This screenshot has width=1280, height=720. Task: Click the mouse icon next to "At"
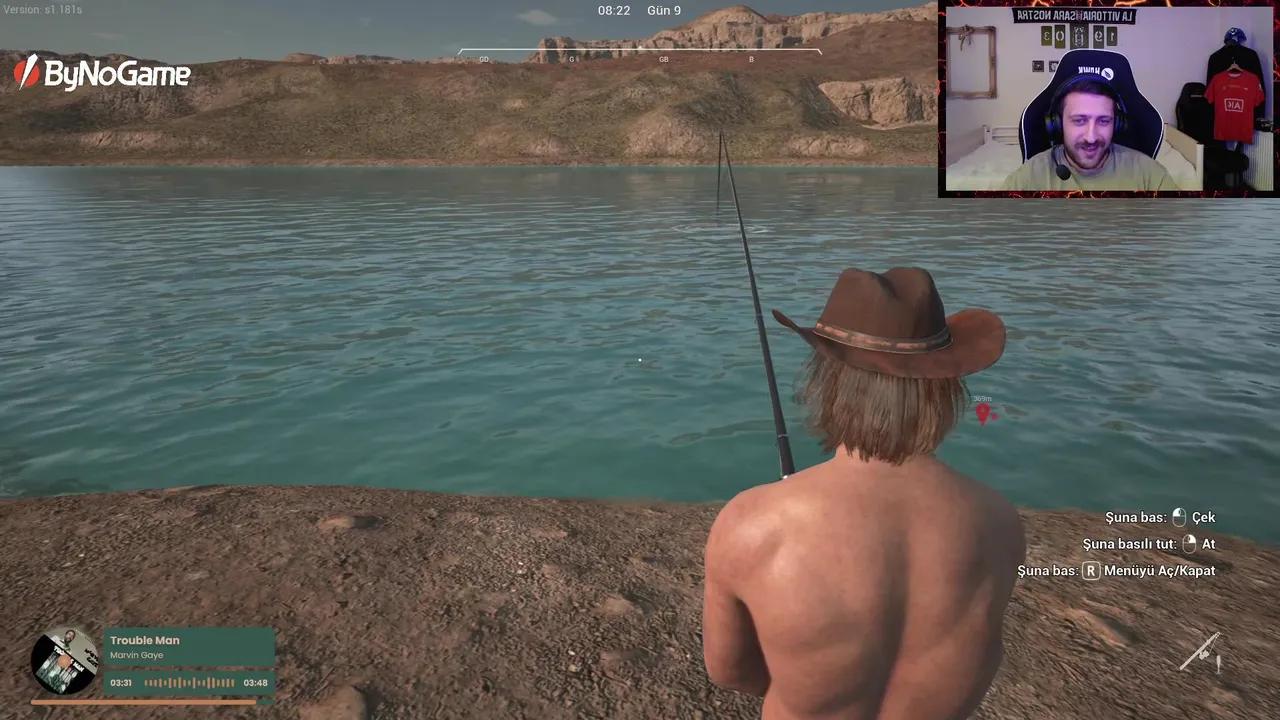(x=1189, y=544)
